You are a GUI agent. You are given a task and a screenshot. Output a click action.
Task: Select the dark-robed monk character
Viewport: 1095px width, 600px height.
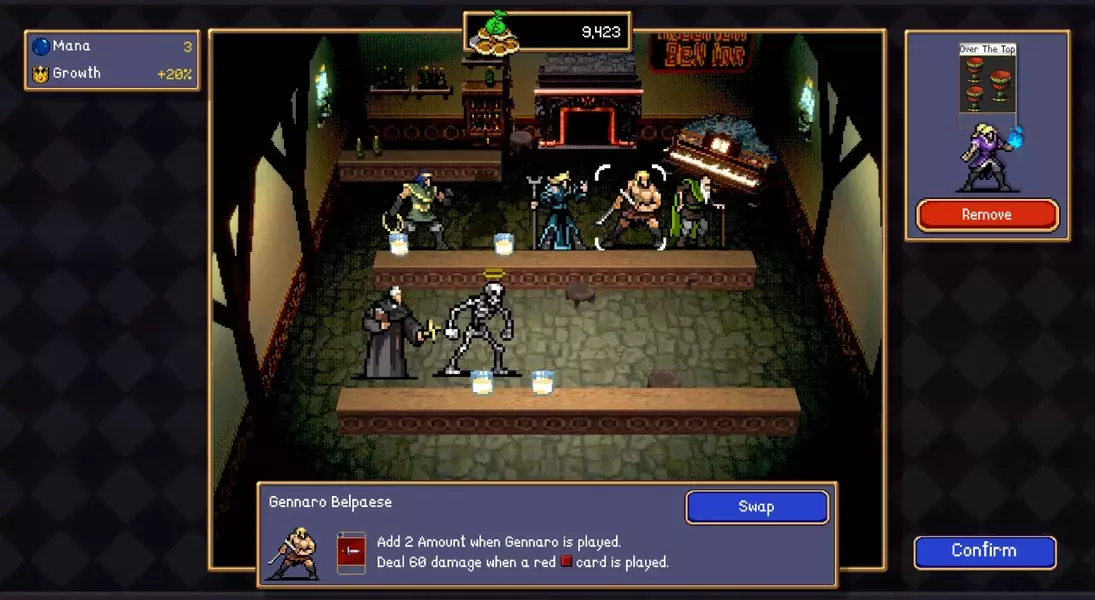click(x=388, y=335)
